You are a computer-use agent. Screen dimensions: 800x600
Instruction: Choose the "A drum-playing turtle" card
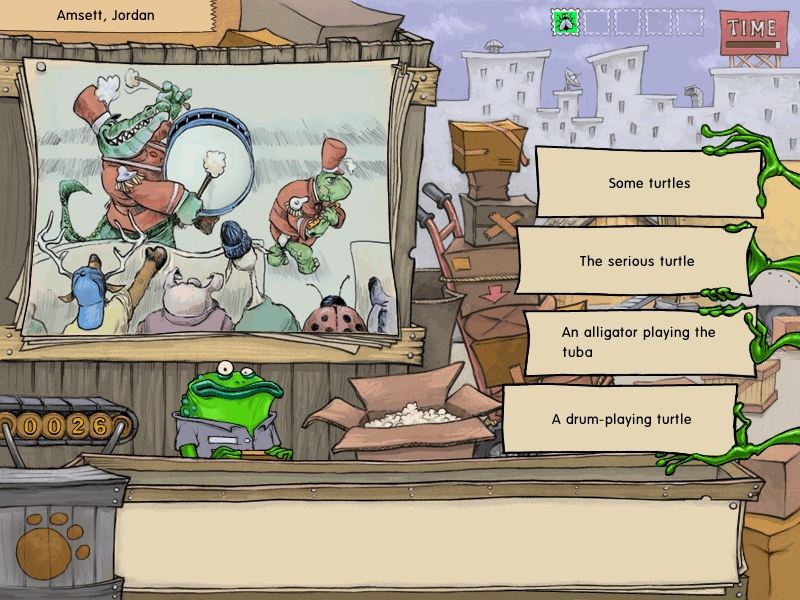tap(620, 419)
